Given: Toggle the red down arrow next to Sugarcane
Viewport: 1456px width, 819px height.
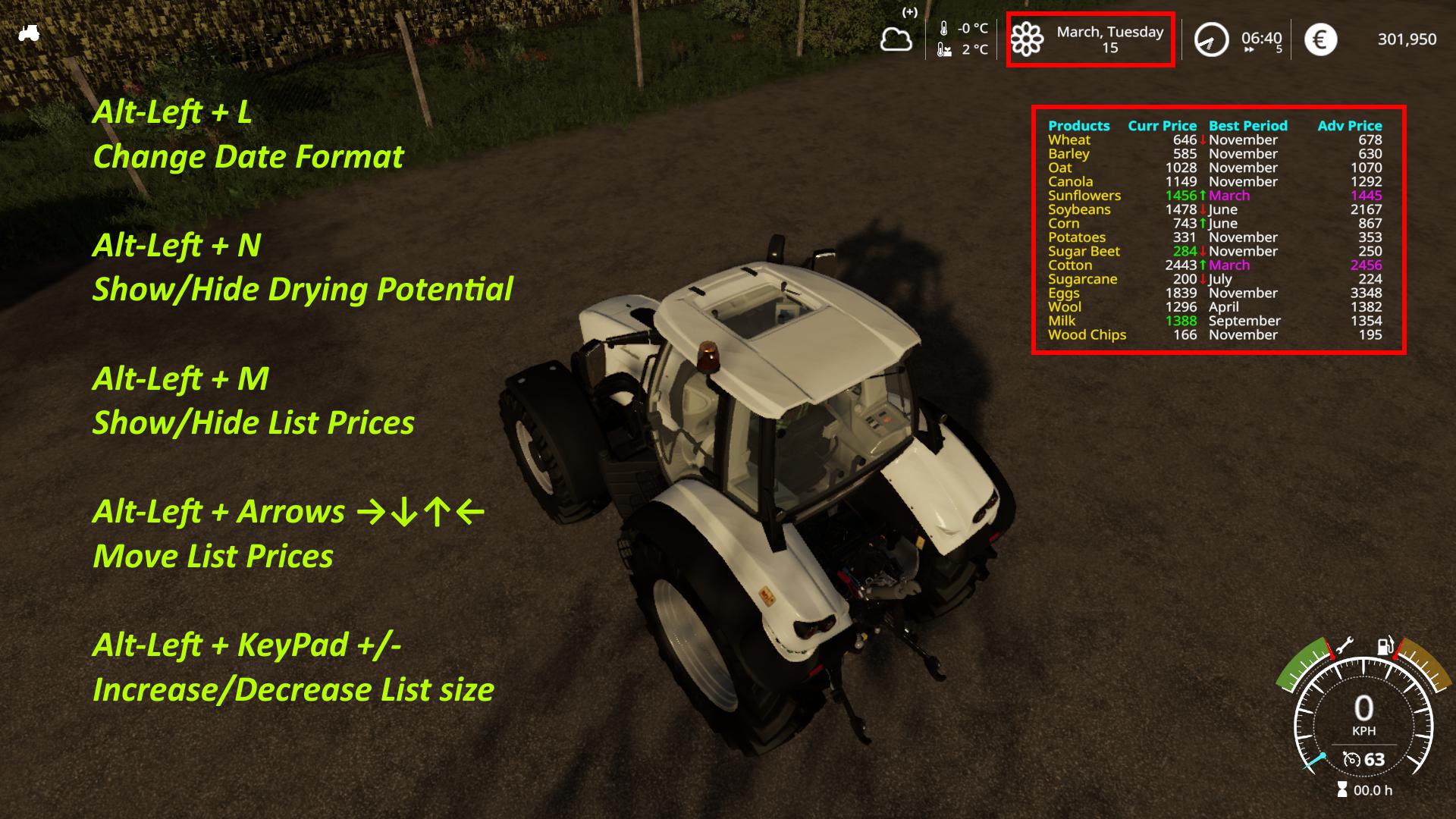Looking at the screenshot, I should click(1203, 279).
